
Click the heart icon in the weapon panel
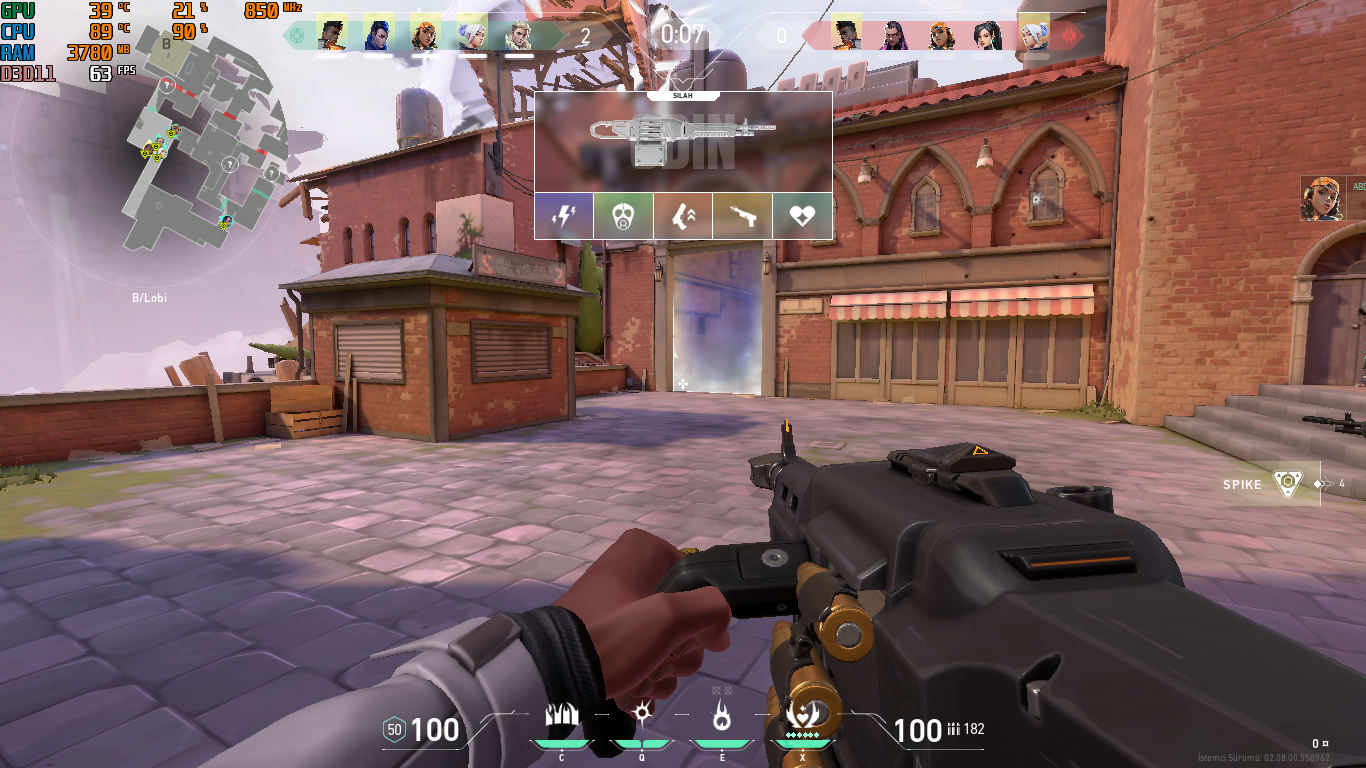coord(802,215)
